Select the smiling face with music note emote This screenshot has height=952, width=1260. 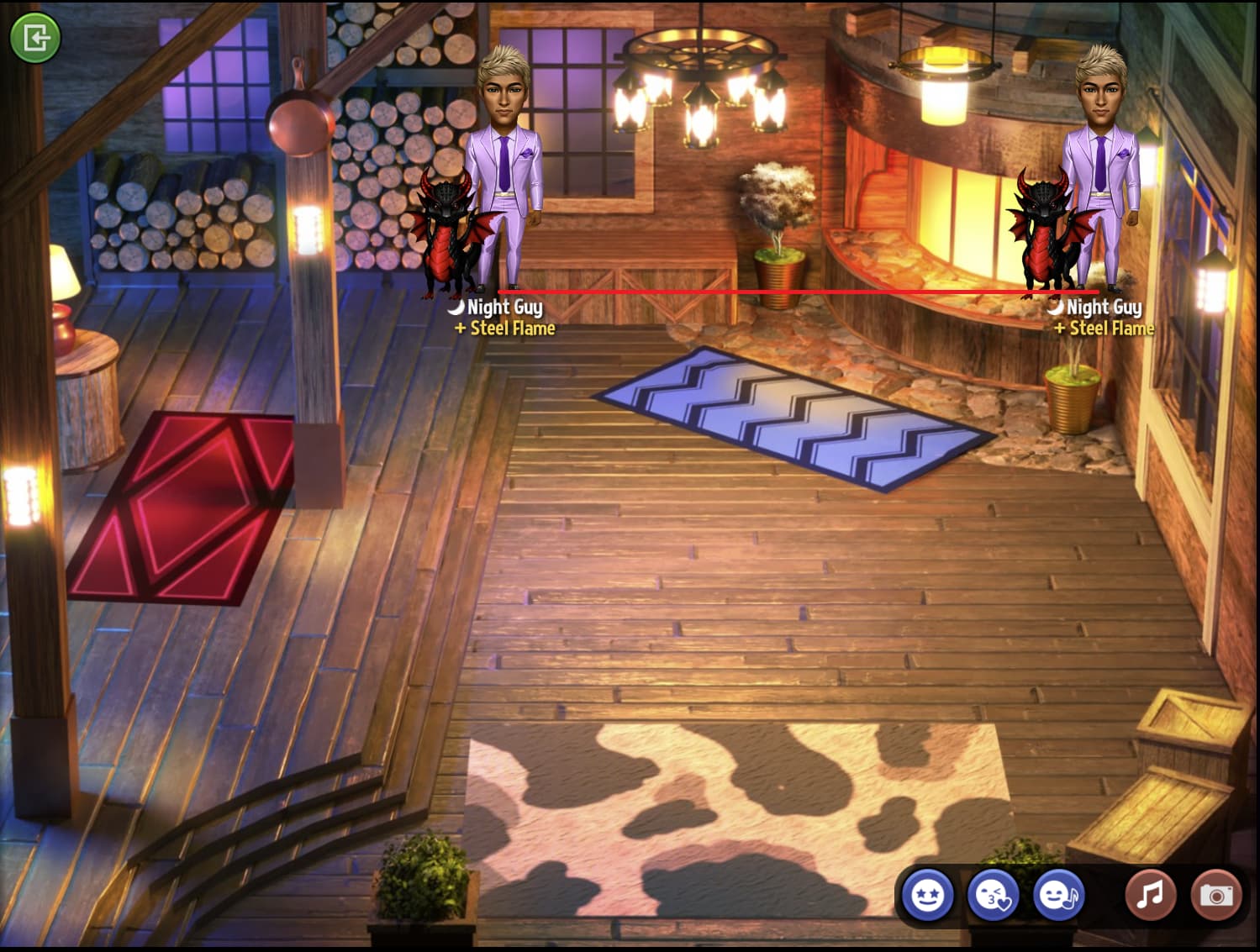[x=1058, y=895]
